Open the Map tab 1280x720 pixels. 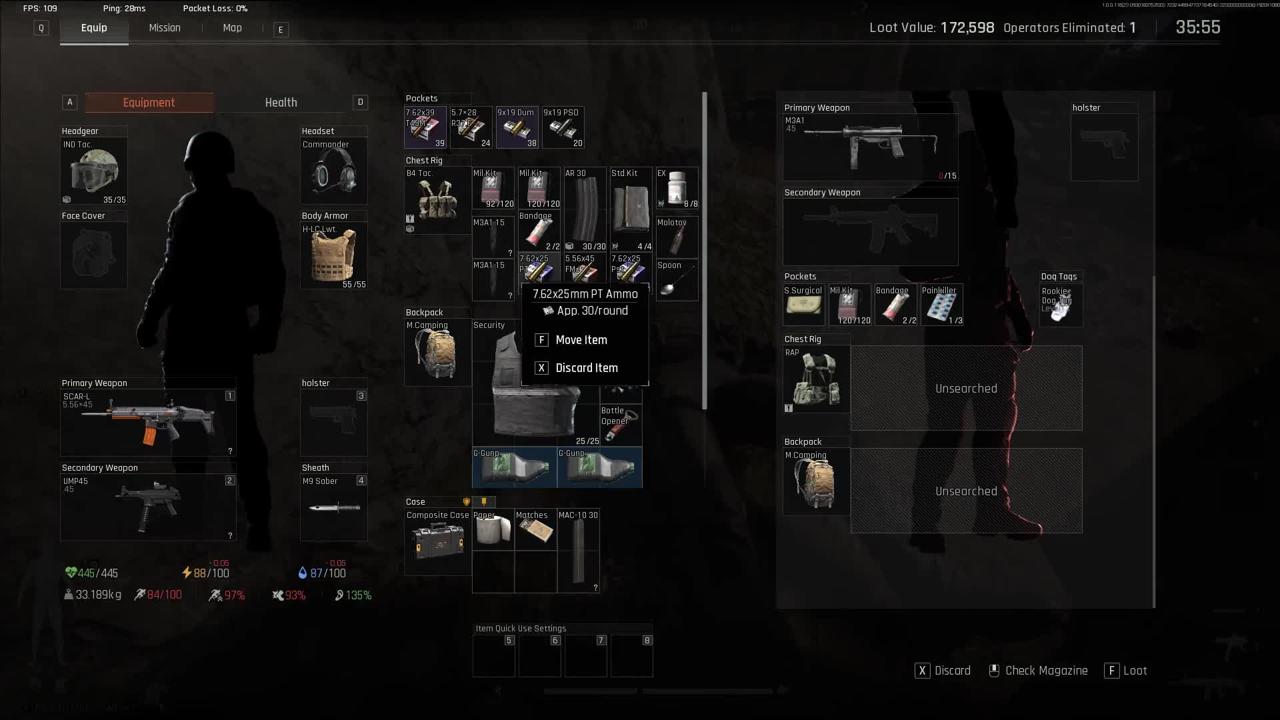pos(232,28)
